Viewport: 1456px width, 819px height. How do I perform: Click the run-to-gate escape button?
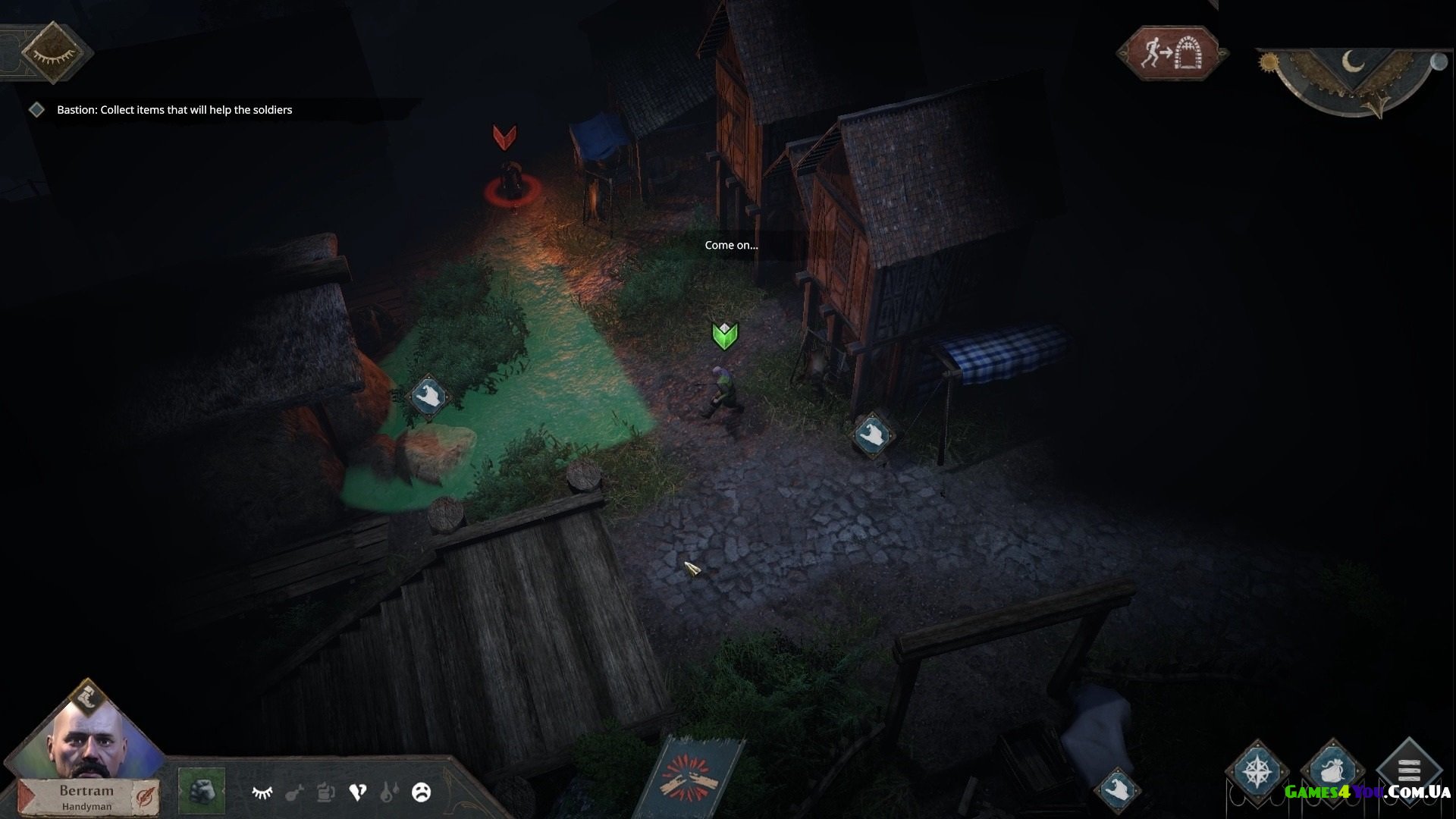(x=1172, y=53)
